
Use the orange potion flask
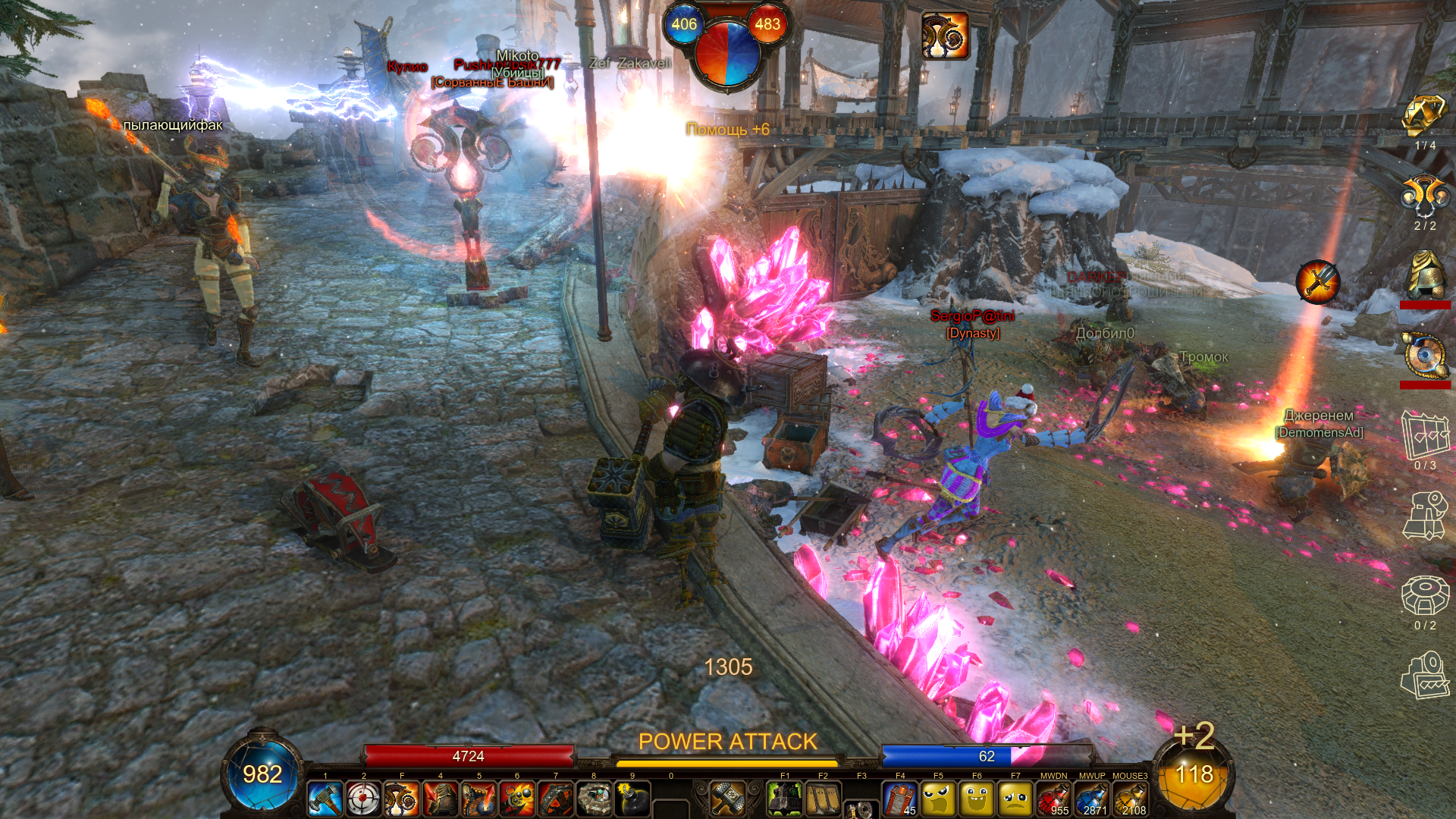pos(1130,799)
